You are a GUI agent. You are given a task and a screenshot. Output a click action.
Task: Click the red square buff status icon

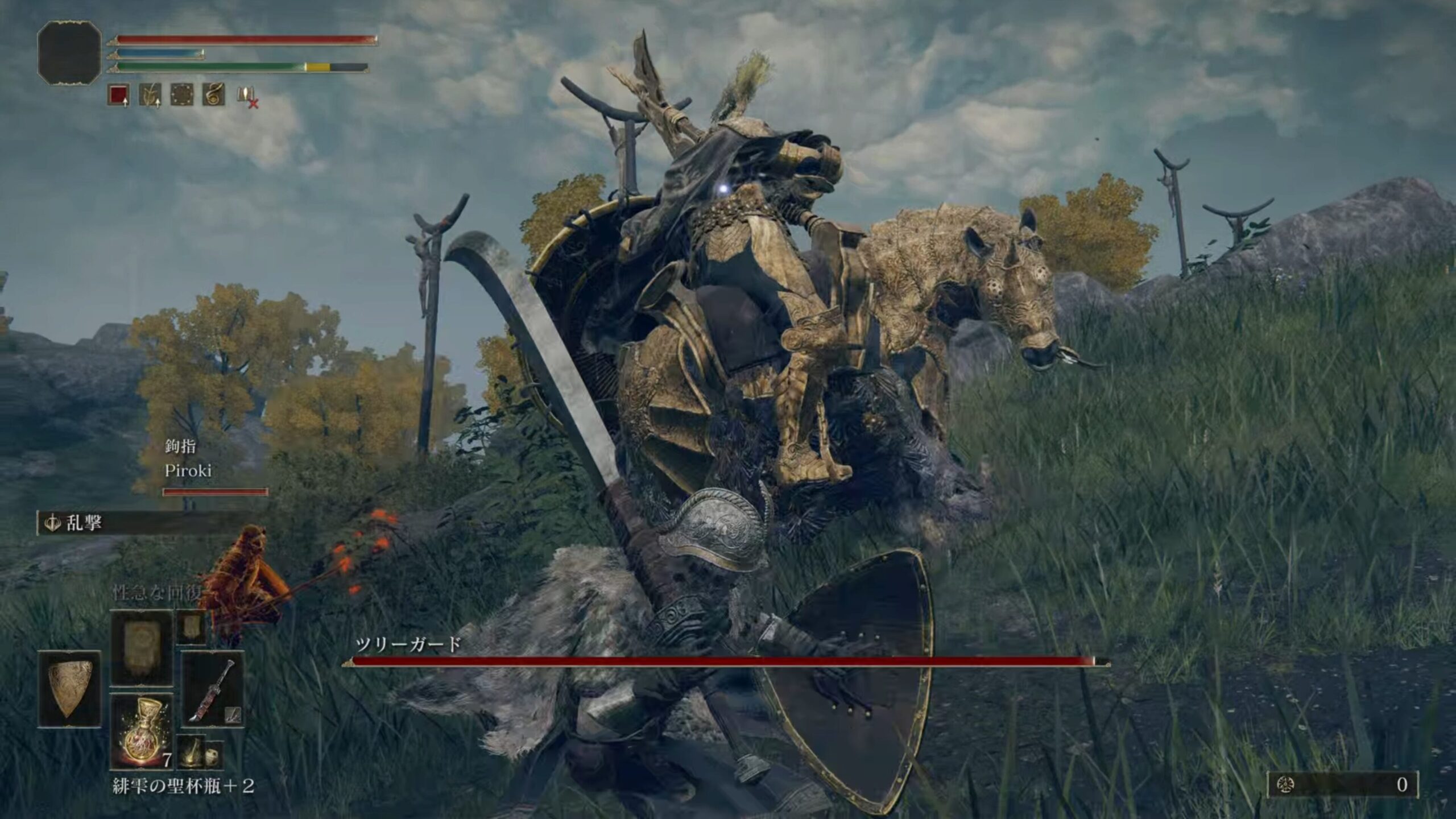[118, 95]
